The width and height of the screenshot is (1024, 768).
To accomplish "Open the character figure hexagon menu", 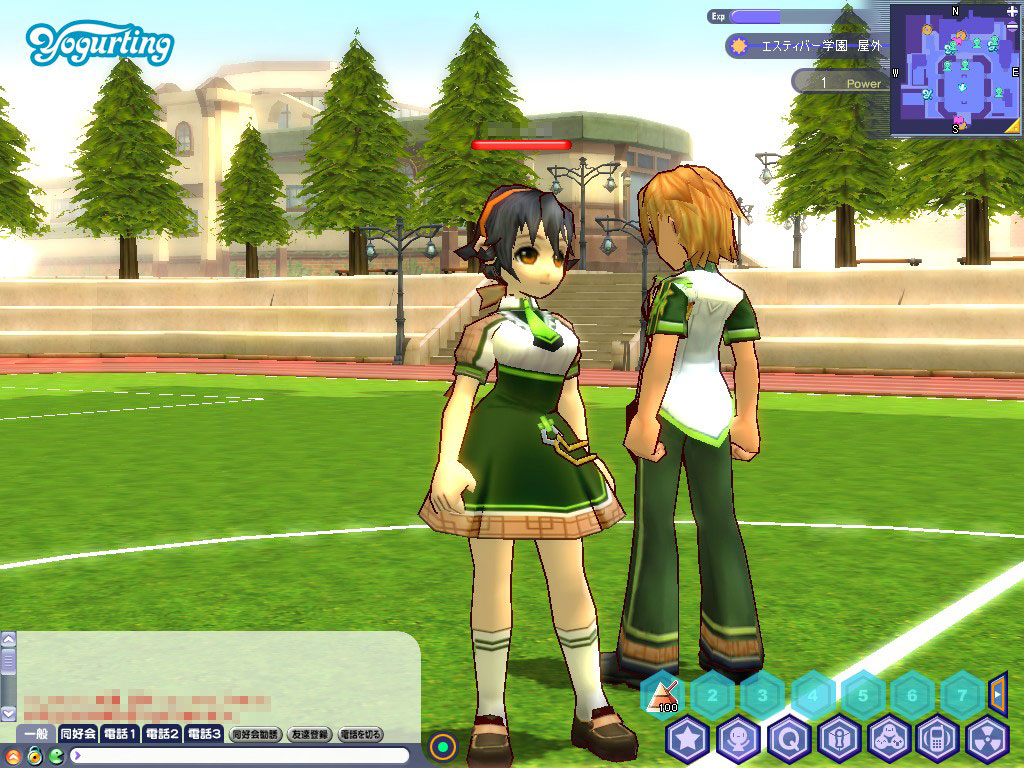I will [x=738, y=739].
